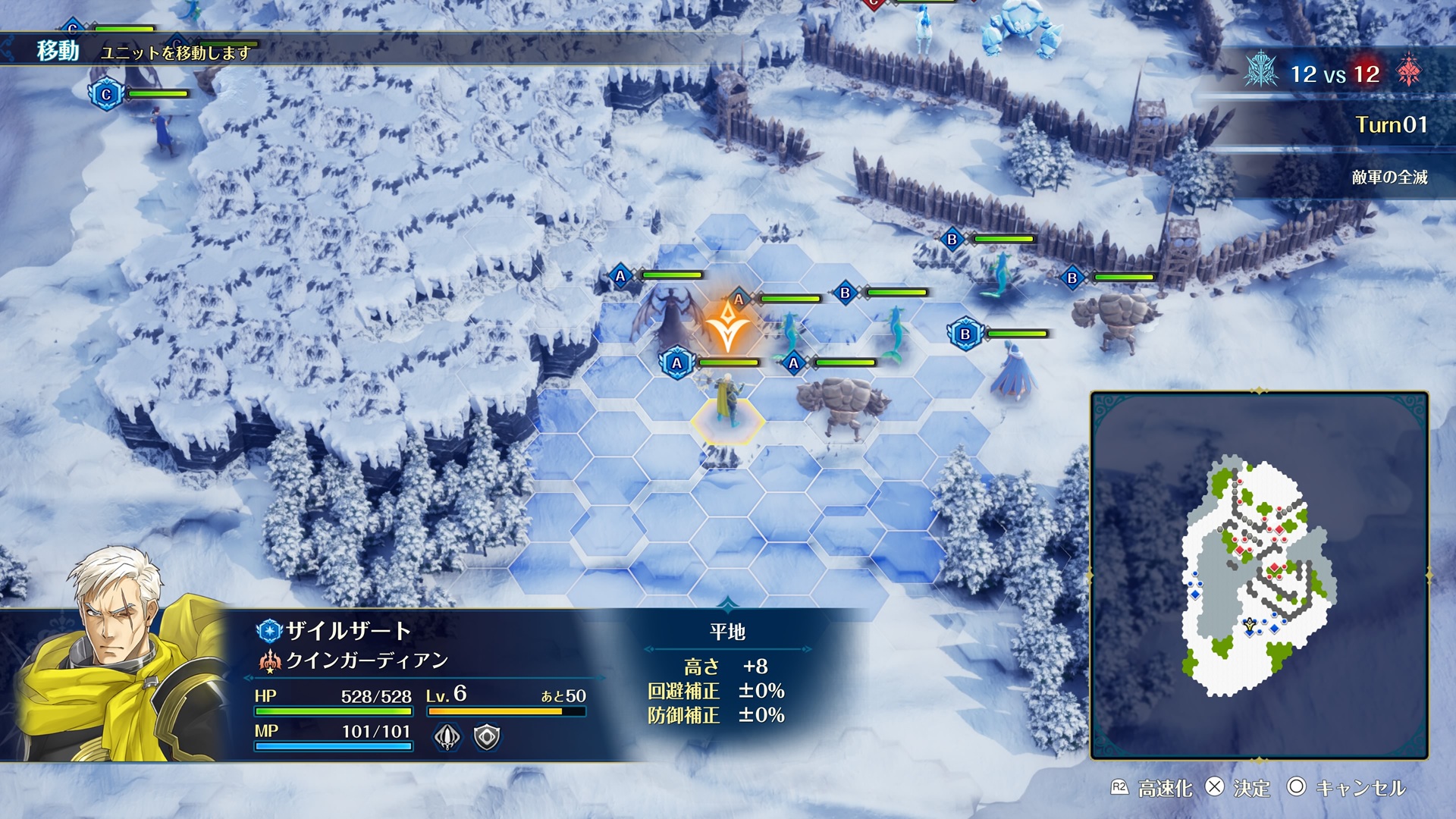Image resolution: width=1456 pixels, height=819 pixels.
Task: Click the right chevron on the 平地 terrain panel
Action: click(x=805, y=648)
